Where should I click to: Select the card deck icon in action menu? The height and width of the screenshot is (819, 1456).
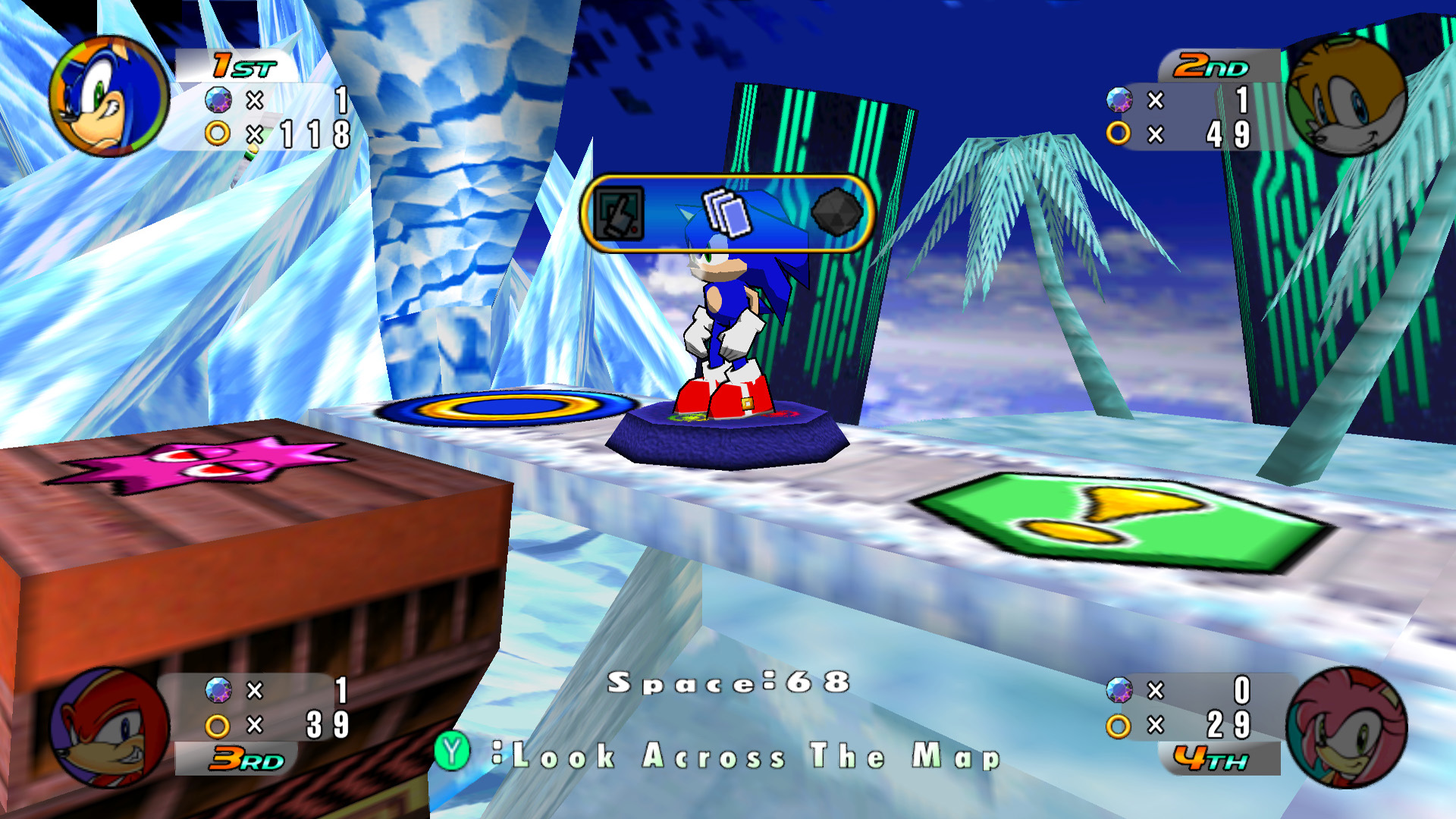coord(726,212)
